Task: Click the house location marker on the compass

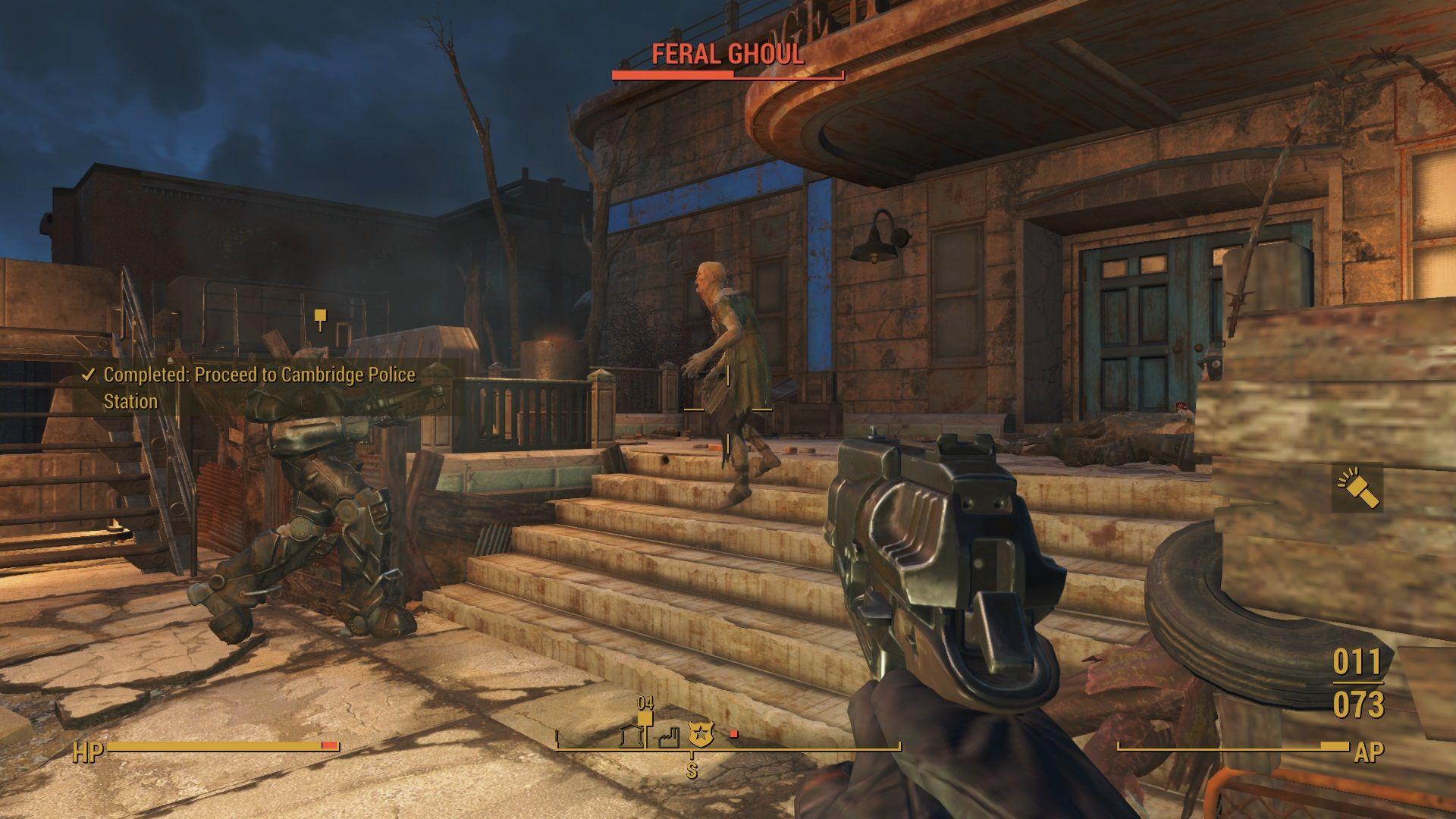Action: 631,736
